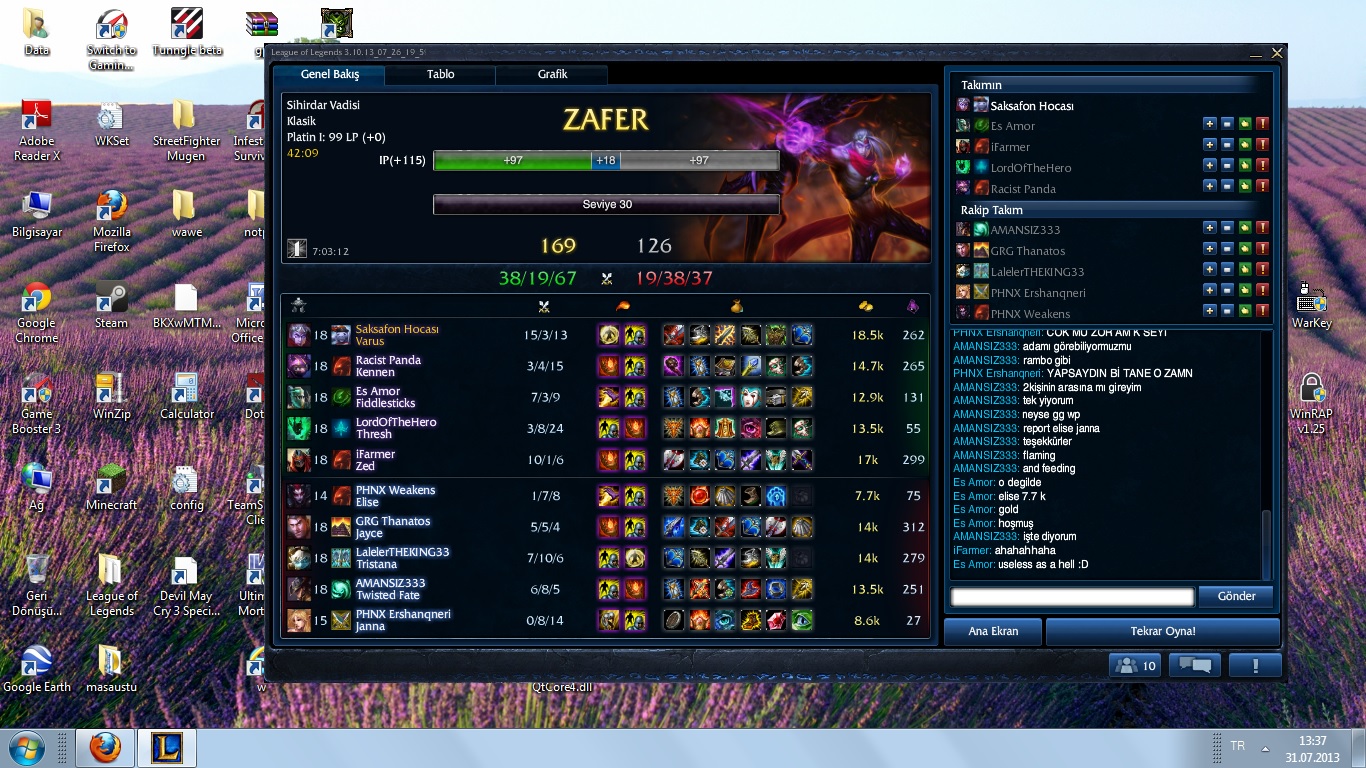Close the League of Legends client window
The height and width of the screenshot is (768, 1366).
[1277, 53]
